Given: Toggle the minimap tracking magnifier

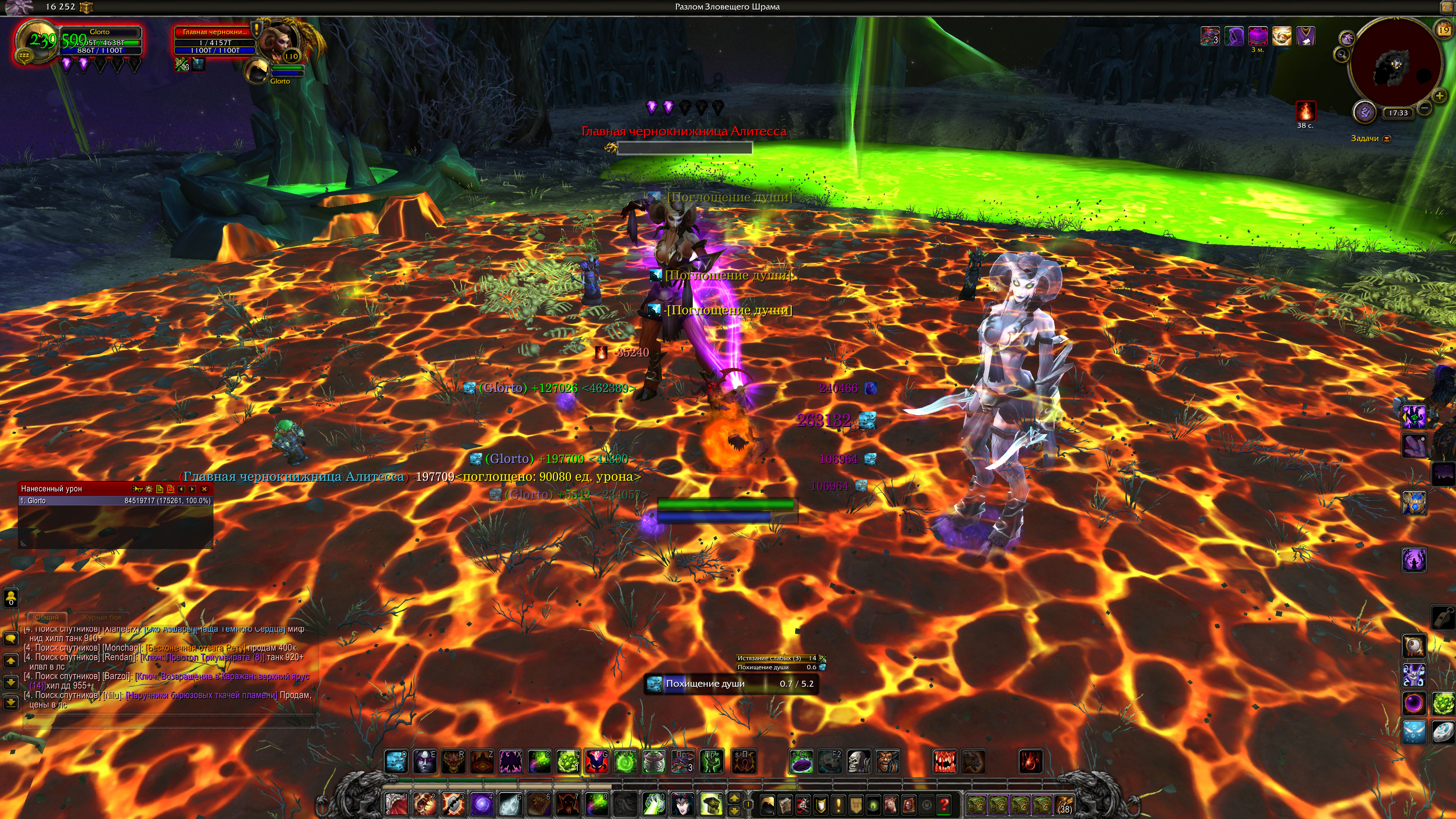Looking at the screenshot, I should [1341, 55].
